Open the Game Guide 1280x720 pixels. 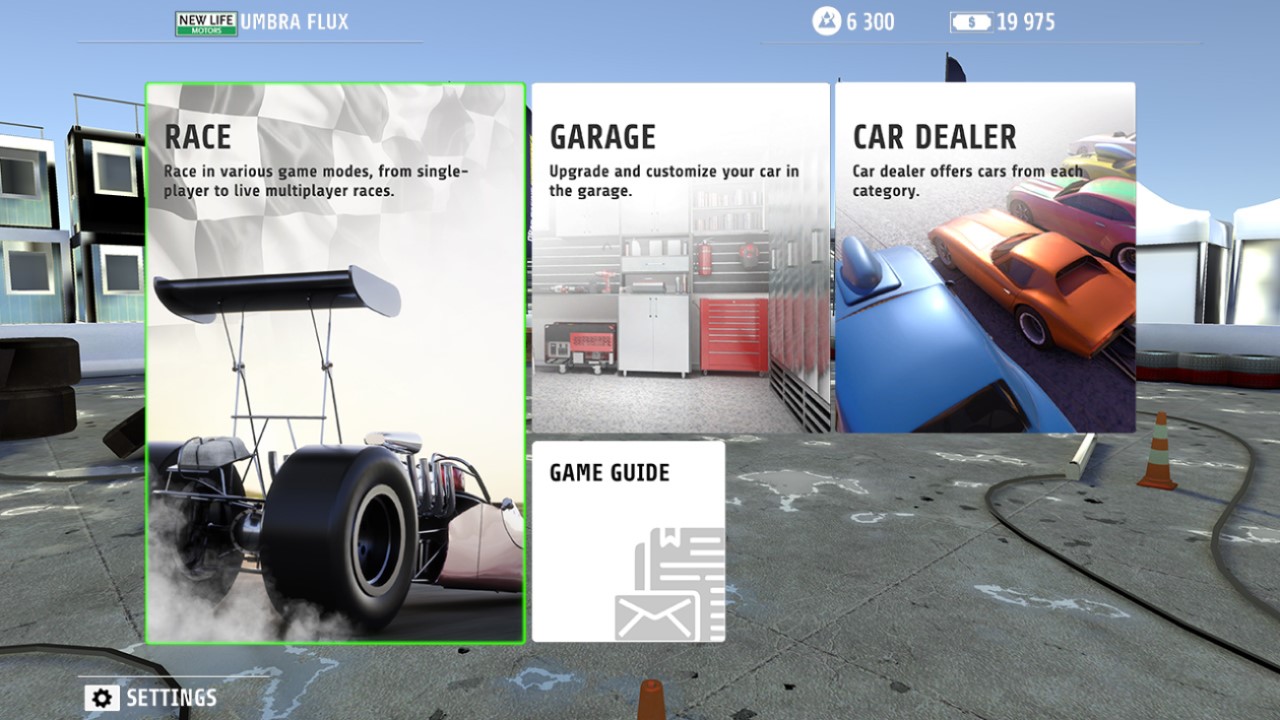(x=630, y=540)
